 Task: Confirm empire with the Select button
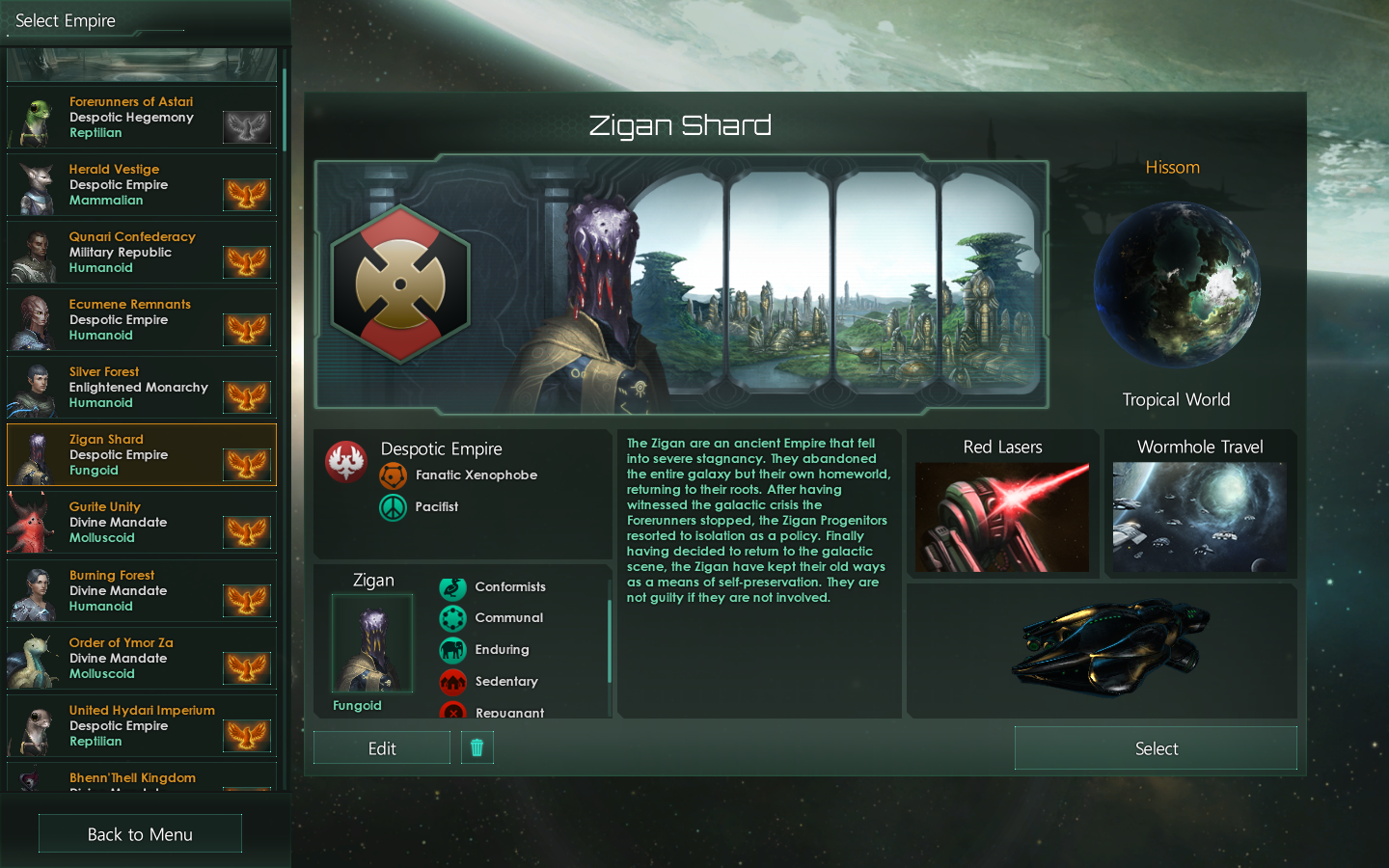tap(1156, 748)
